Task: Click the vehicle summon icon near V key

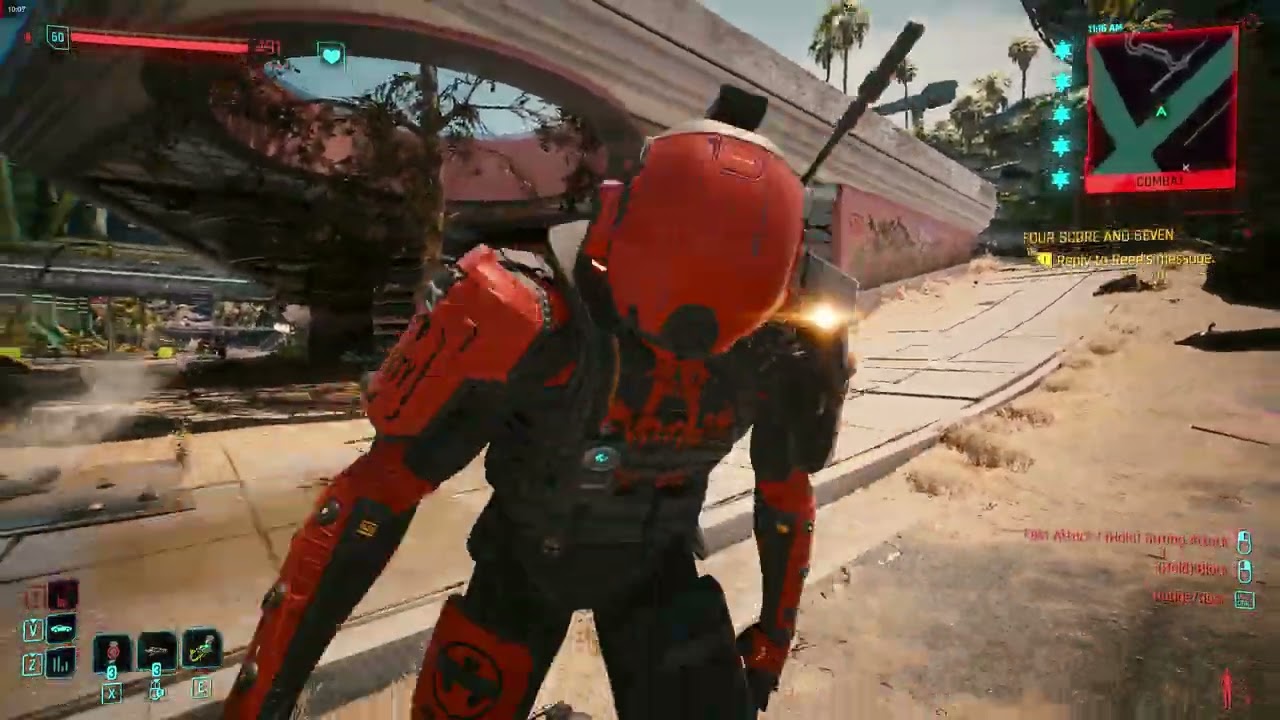Action: pos(61,628)
